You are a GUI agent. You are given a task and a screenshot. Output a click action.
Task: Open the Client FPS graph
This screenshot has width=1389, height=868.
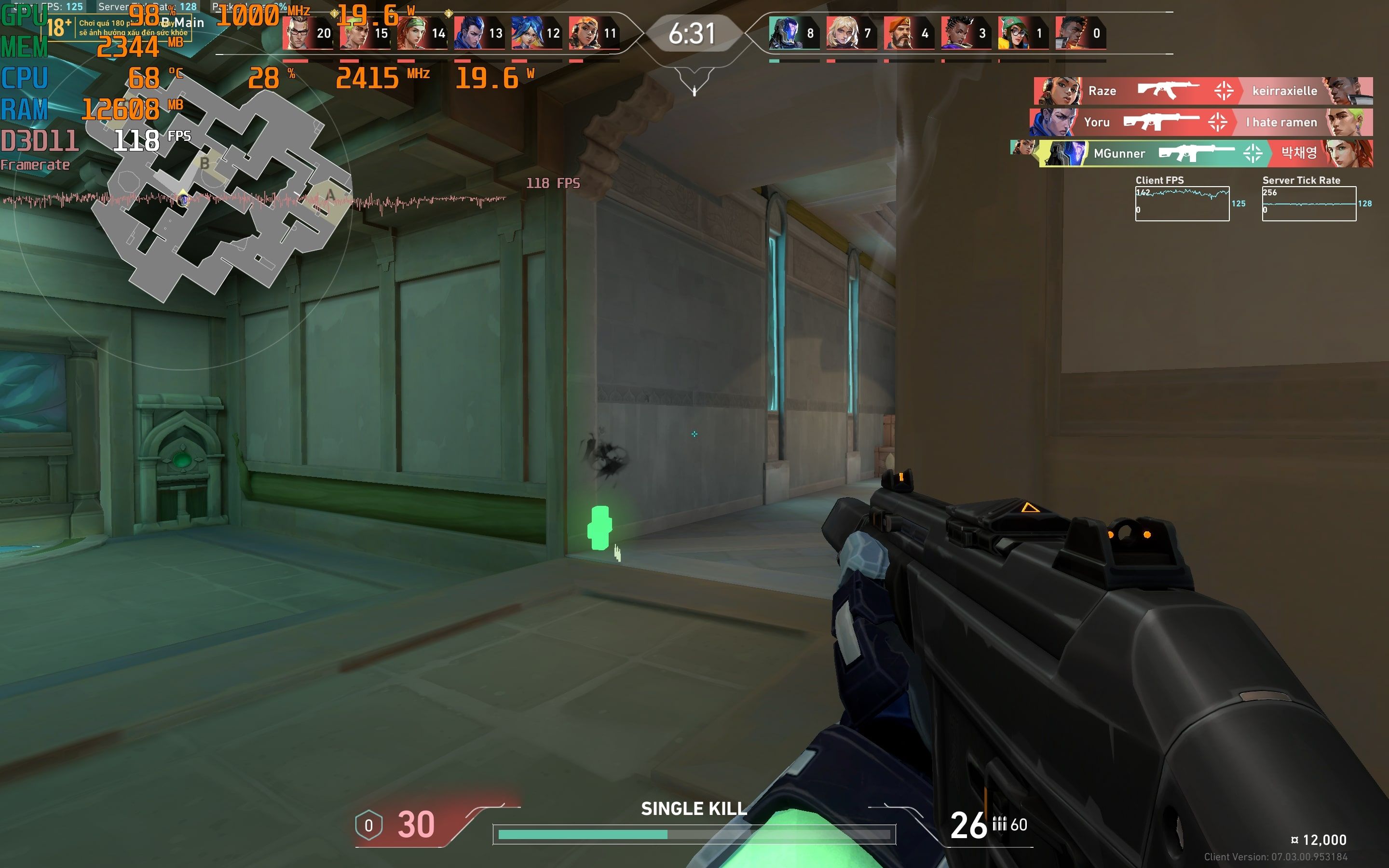coord(1182,203)
